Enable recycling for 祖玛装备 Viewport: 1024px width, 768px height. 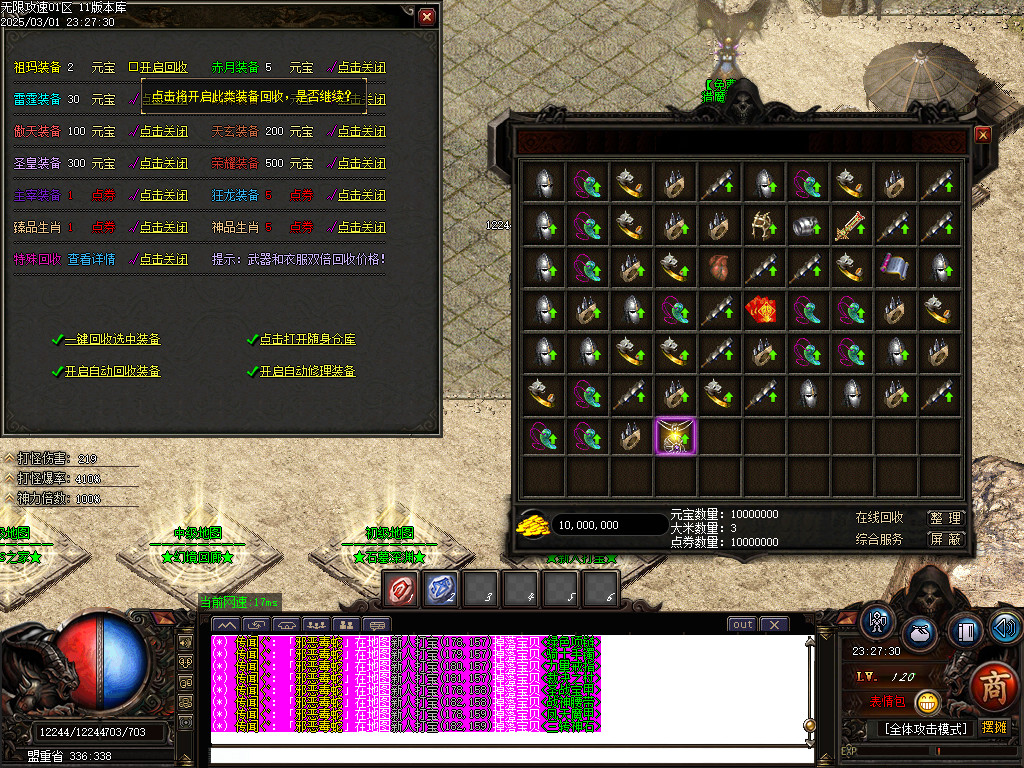(x=162, y=68)
